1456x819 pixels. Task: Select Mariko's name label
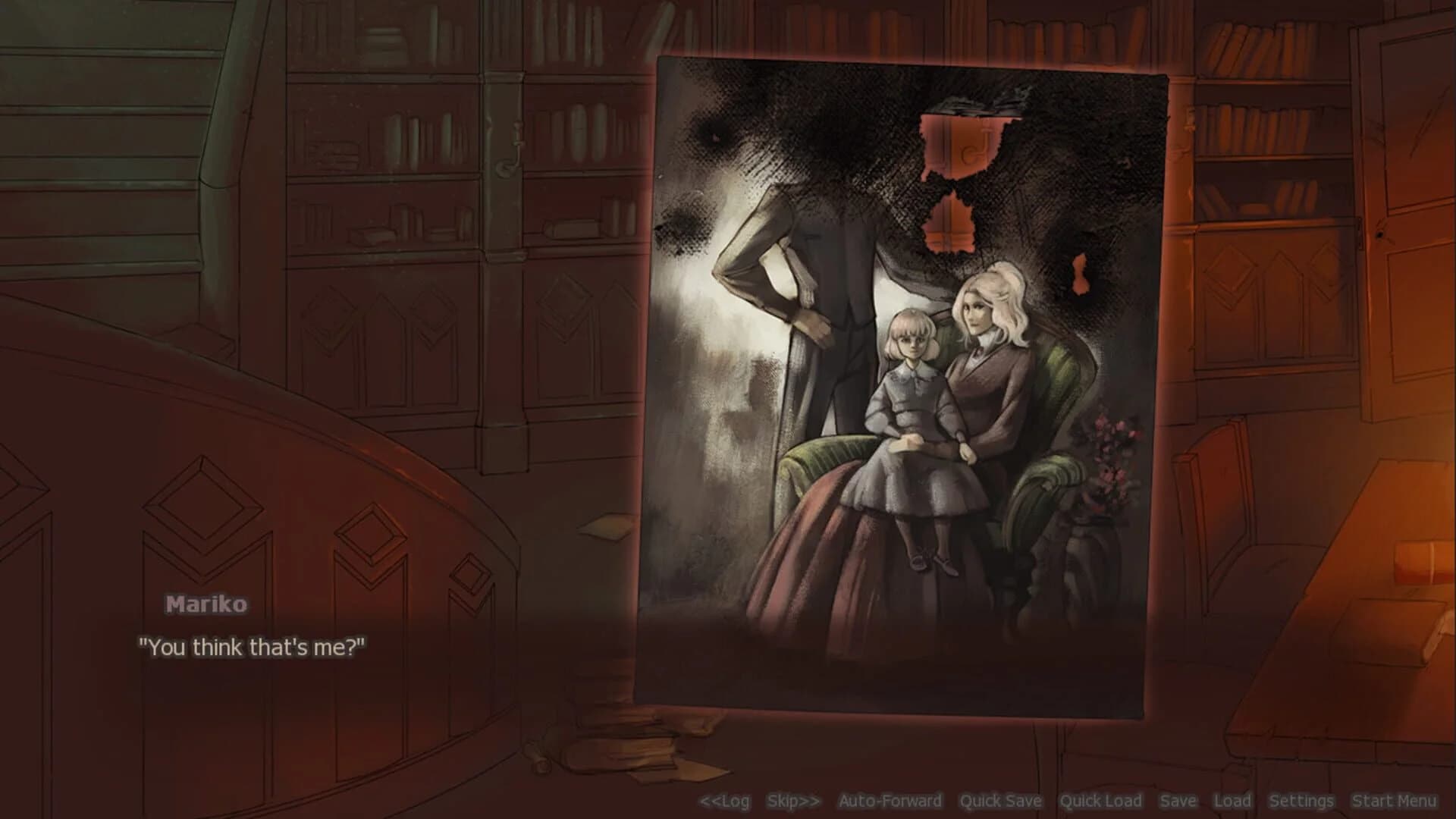pyautogui.click(x=206, y=605)
